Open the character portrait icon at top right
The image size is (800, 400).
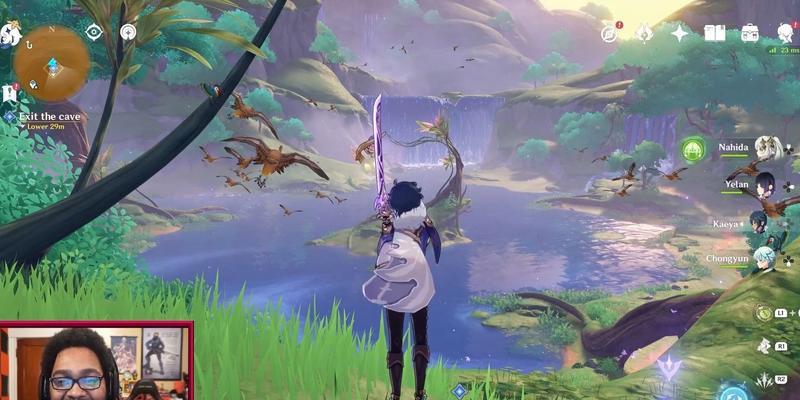tap(785, 33)
